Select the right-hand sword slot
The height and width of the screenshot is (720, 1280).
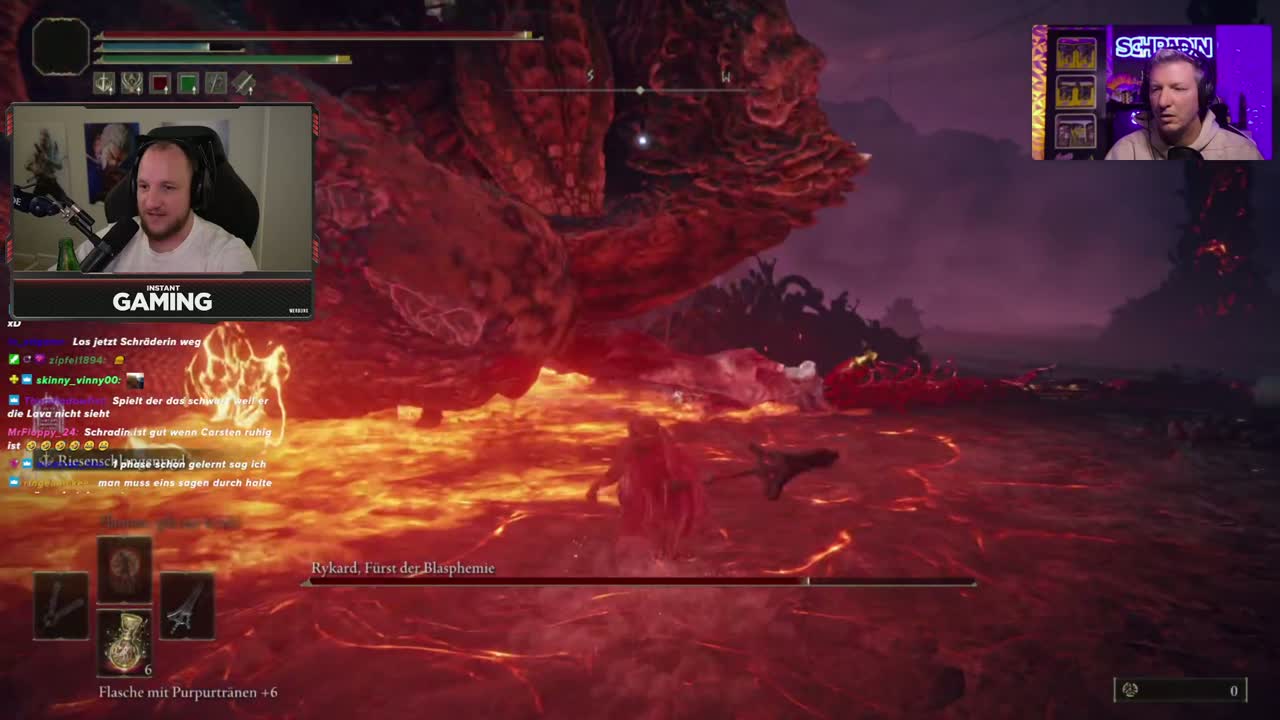[x=187, y=606]
